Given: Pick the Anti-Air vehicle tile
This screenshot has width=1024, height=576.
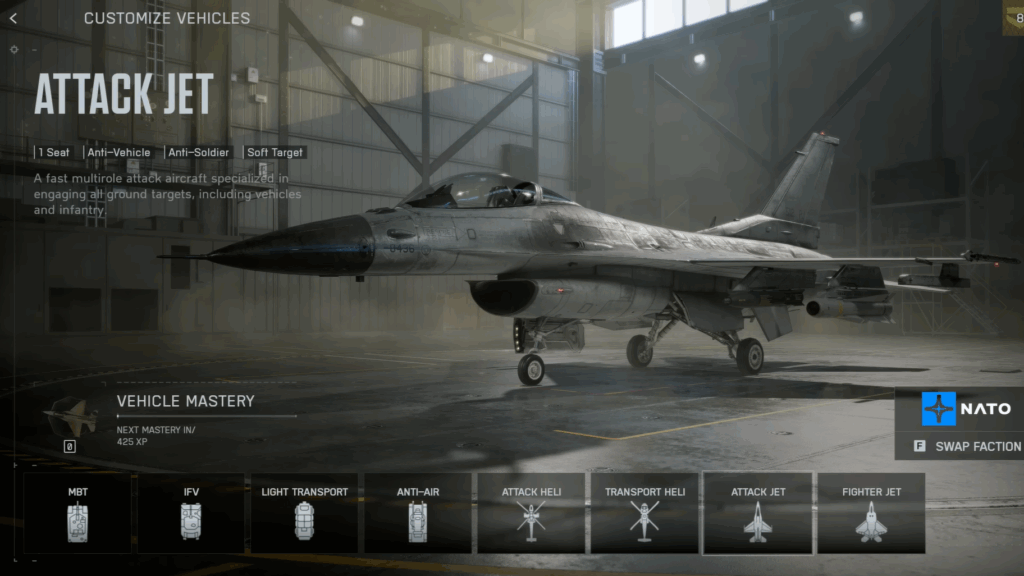Looking at the screenshot, I should [418, 513].
